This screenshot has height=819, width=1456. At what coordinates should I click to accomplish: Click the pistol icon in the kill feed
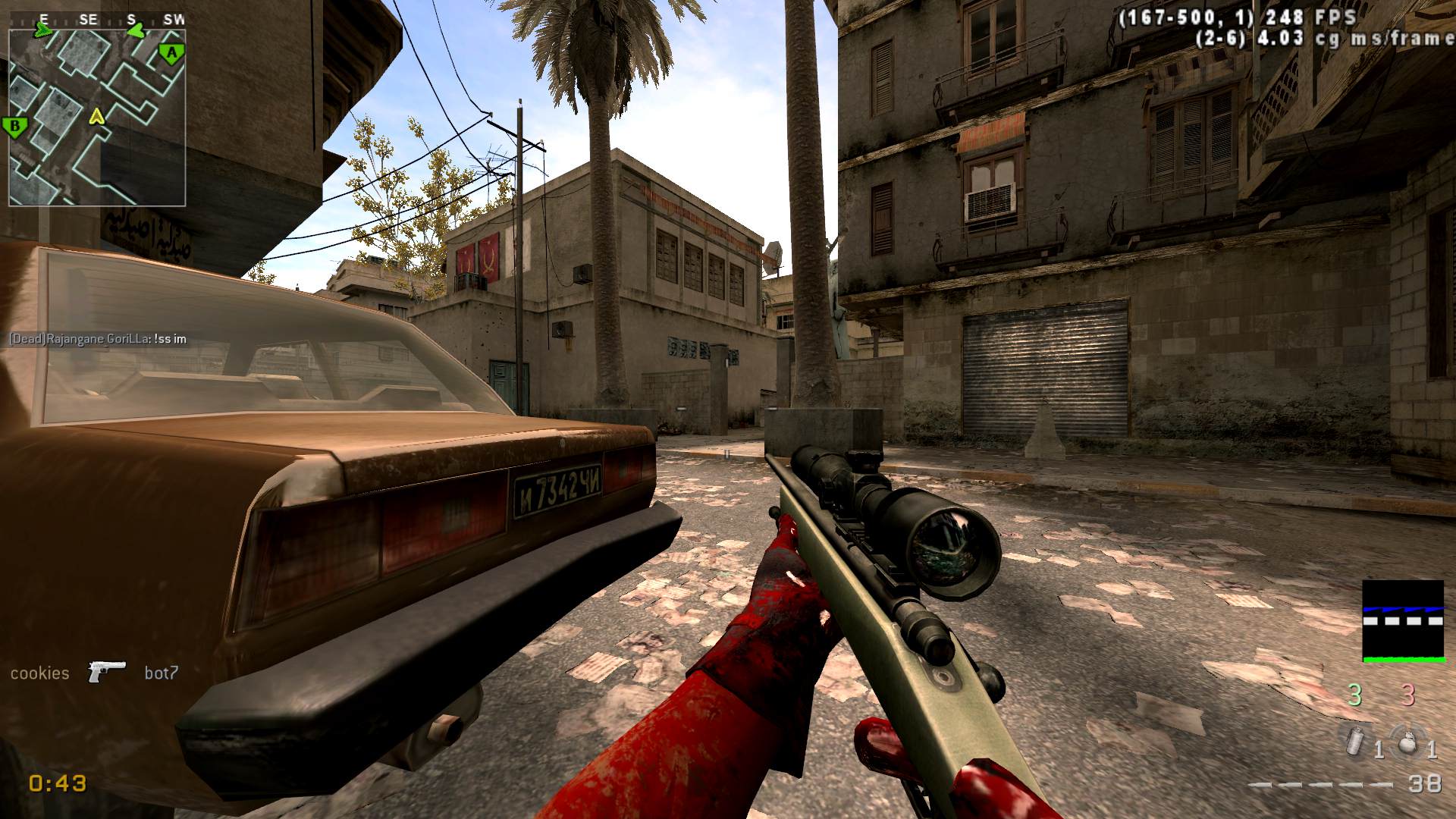pyautogui.click(x=106, y=671)
